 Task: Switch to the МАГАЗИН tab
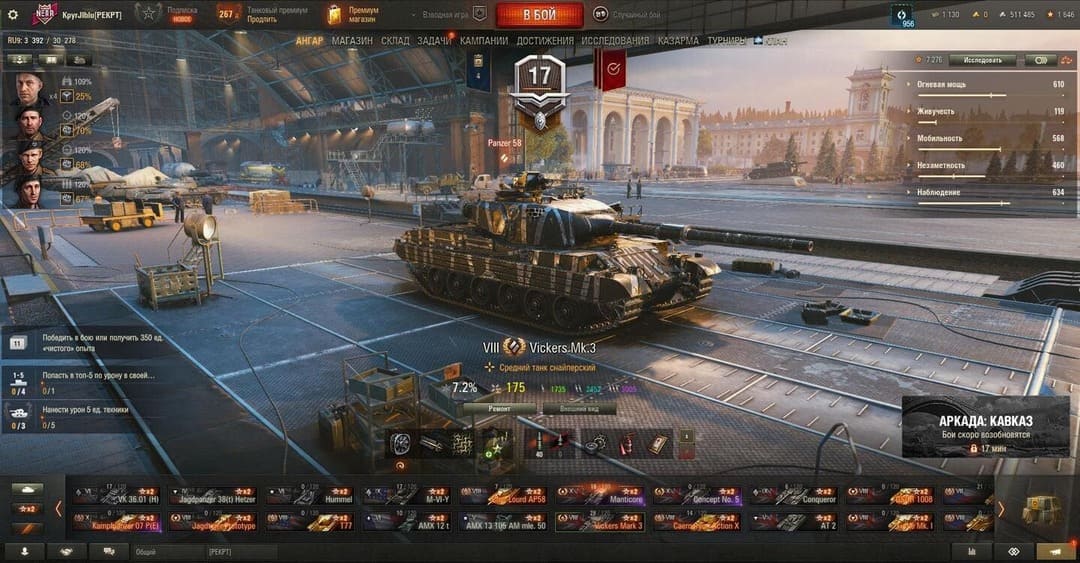coord(352,41)
